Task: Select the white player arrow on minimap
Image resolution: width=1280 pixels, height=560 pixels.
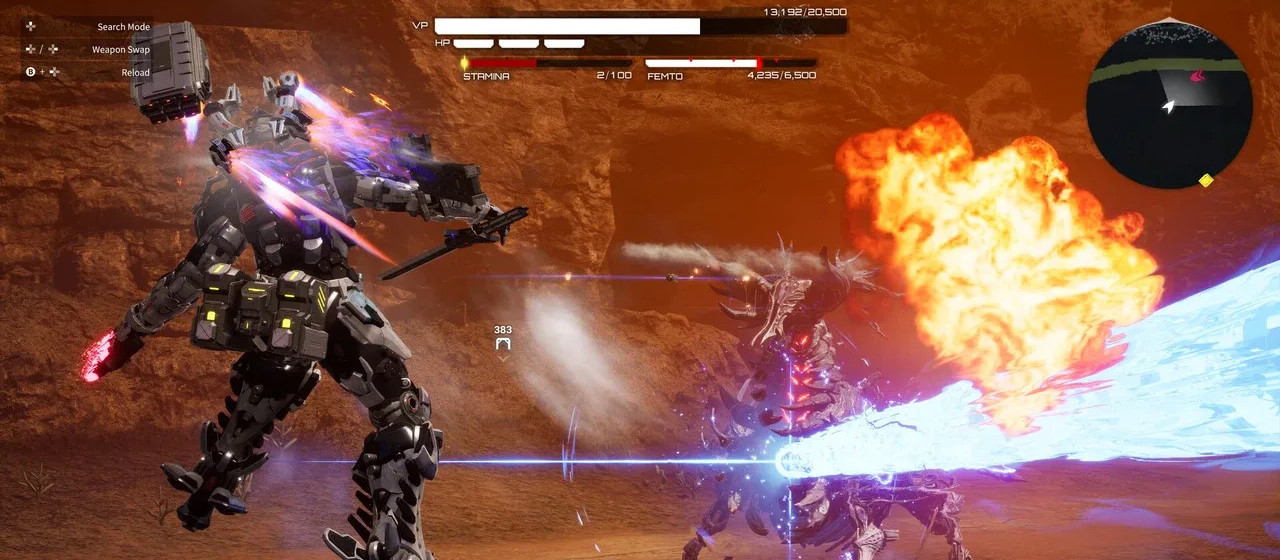Action: pyautogui.click(x=1168, y=106)
